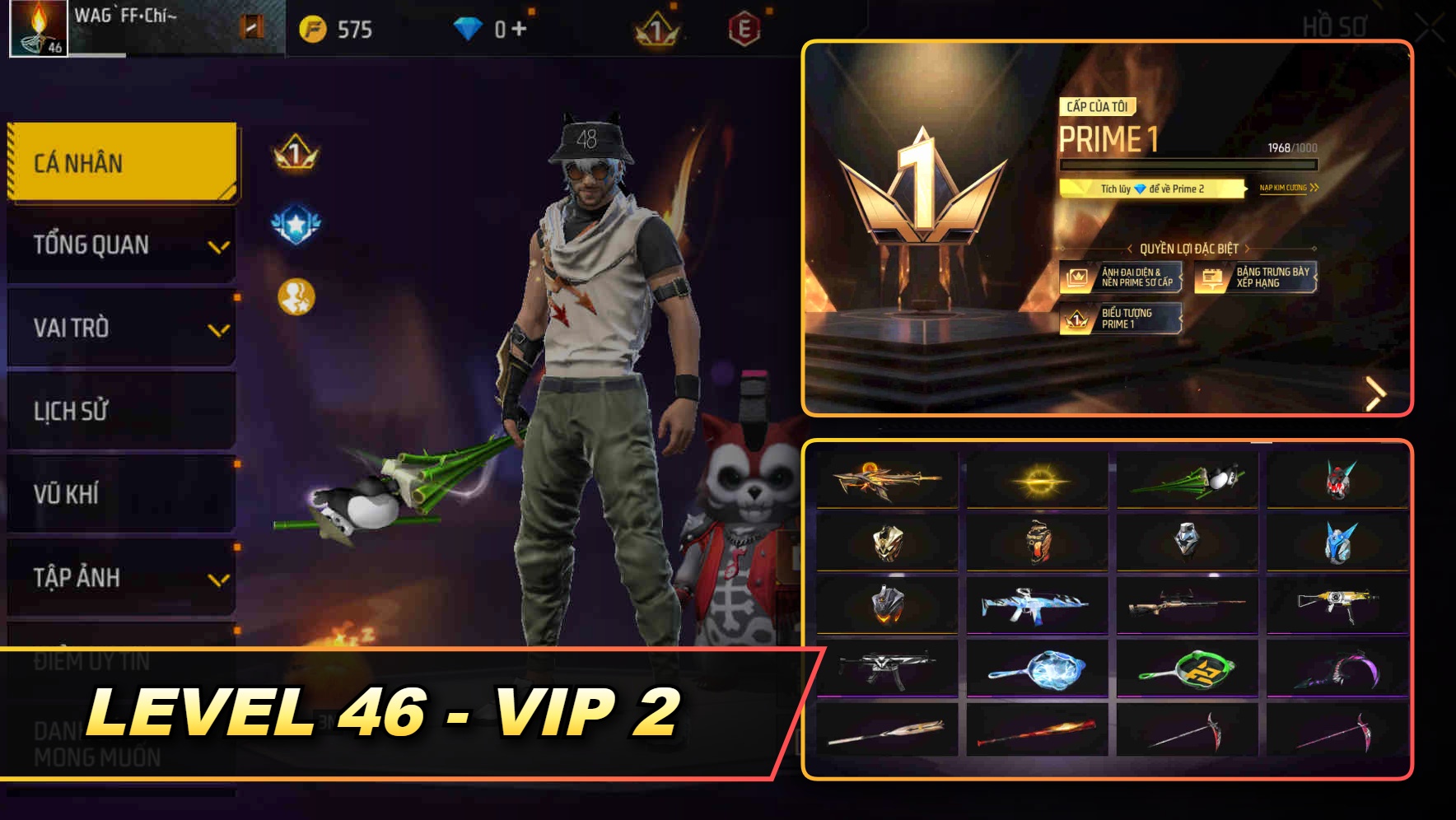Expand the Vai Trò section

(x=120, y=328)
